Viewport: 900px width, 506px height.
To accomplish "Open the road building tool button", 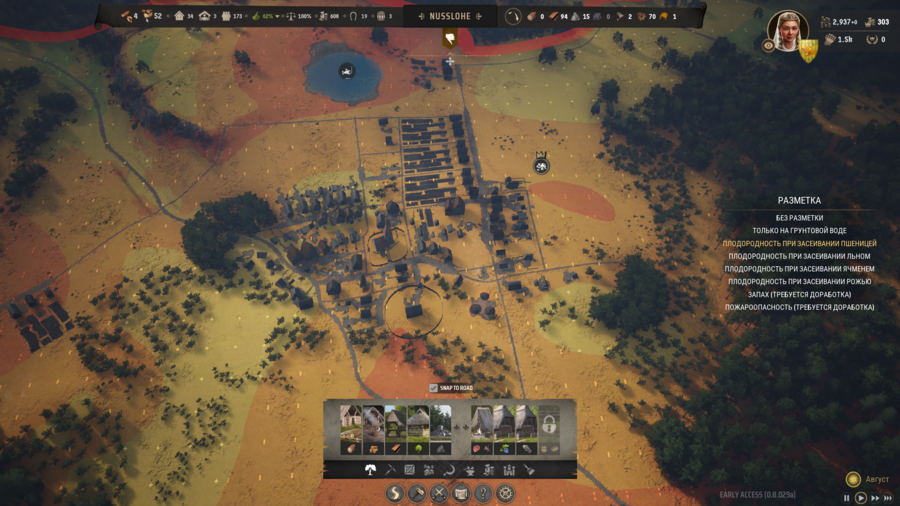I will (x=395, y=494).
